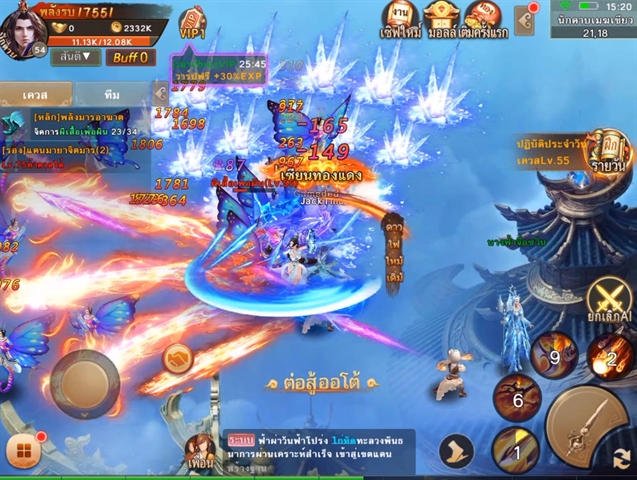Expand the top menu arrow with red dot
The image size is (637, 480).
pyautogui.click(x=525, y=19)
